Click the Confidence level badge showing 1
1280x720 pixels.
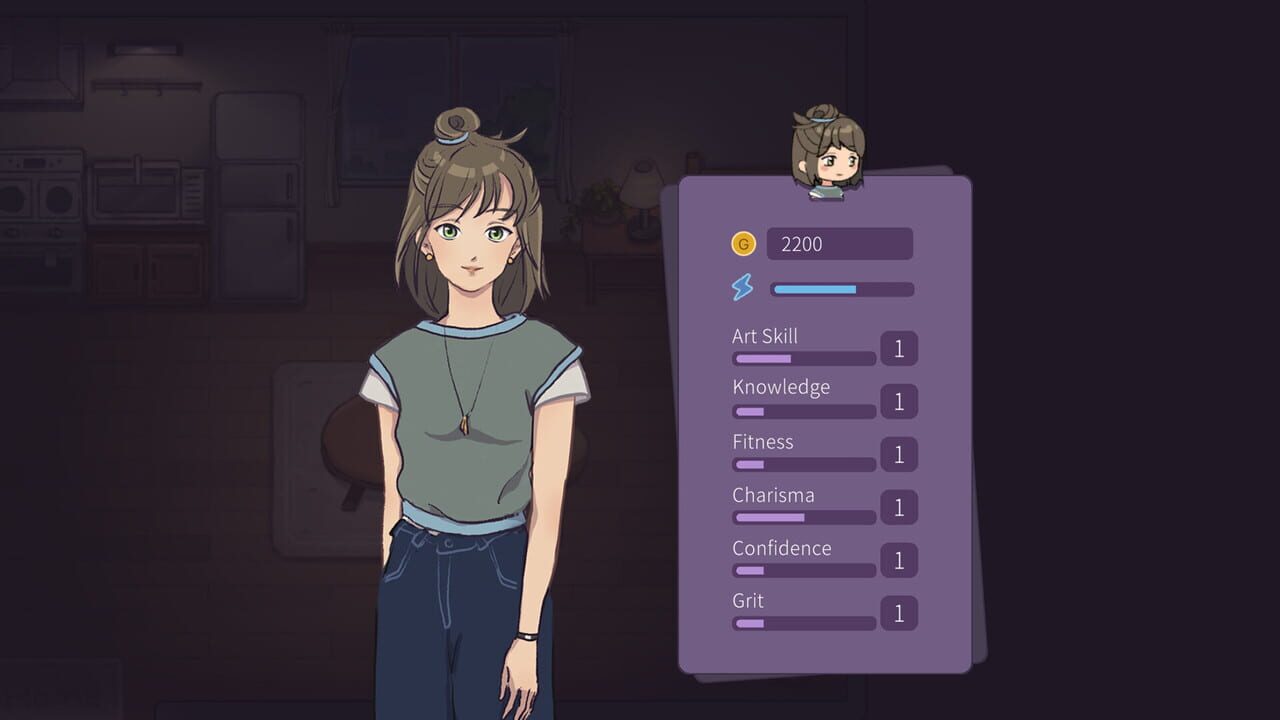(x=898, y=562)
